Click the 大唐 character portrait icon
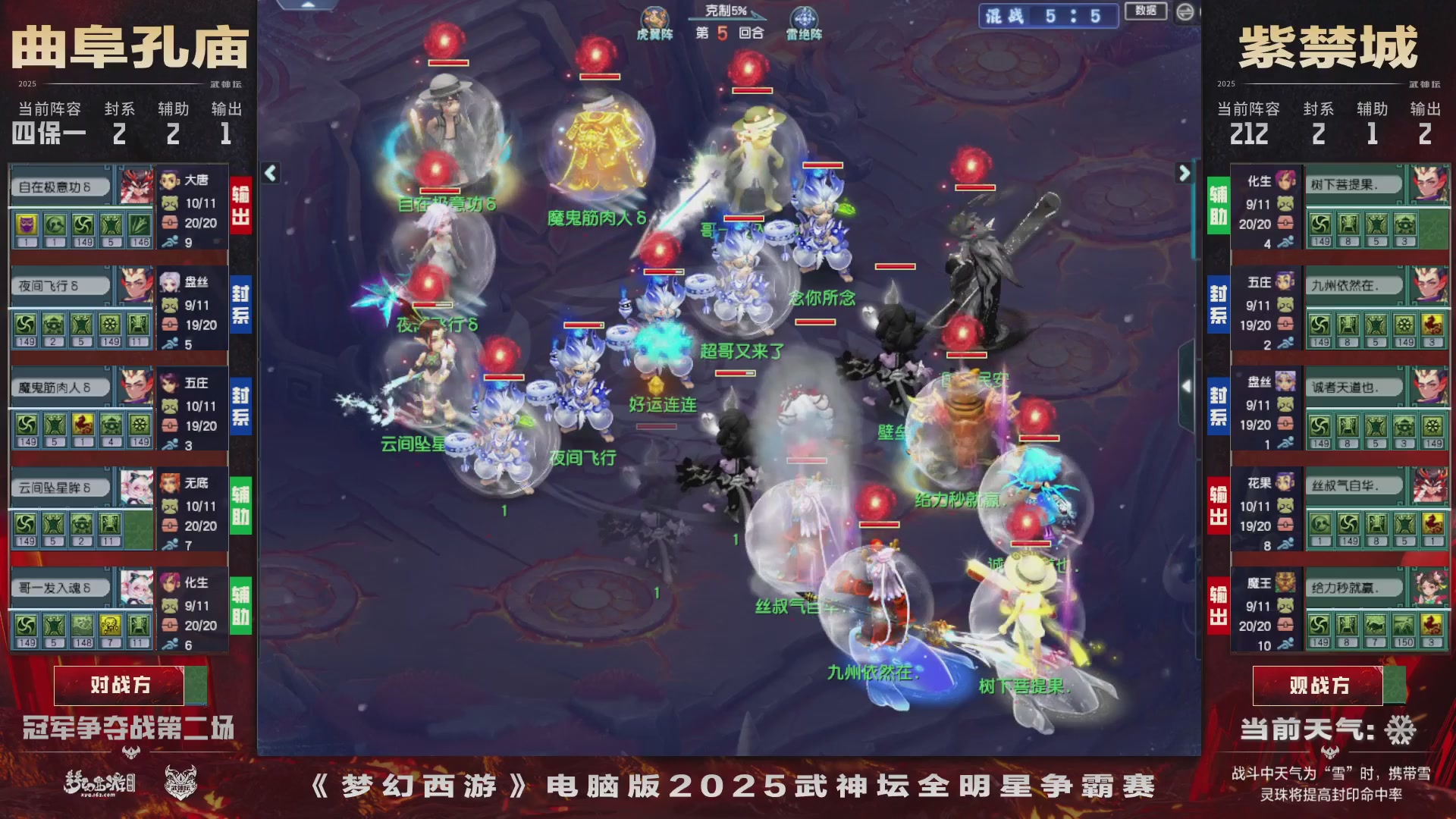 point(168,180)
